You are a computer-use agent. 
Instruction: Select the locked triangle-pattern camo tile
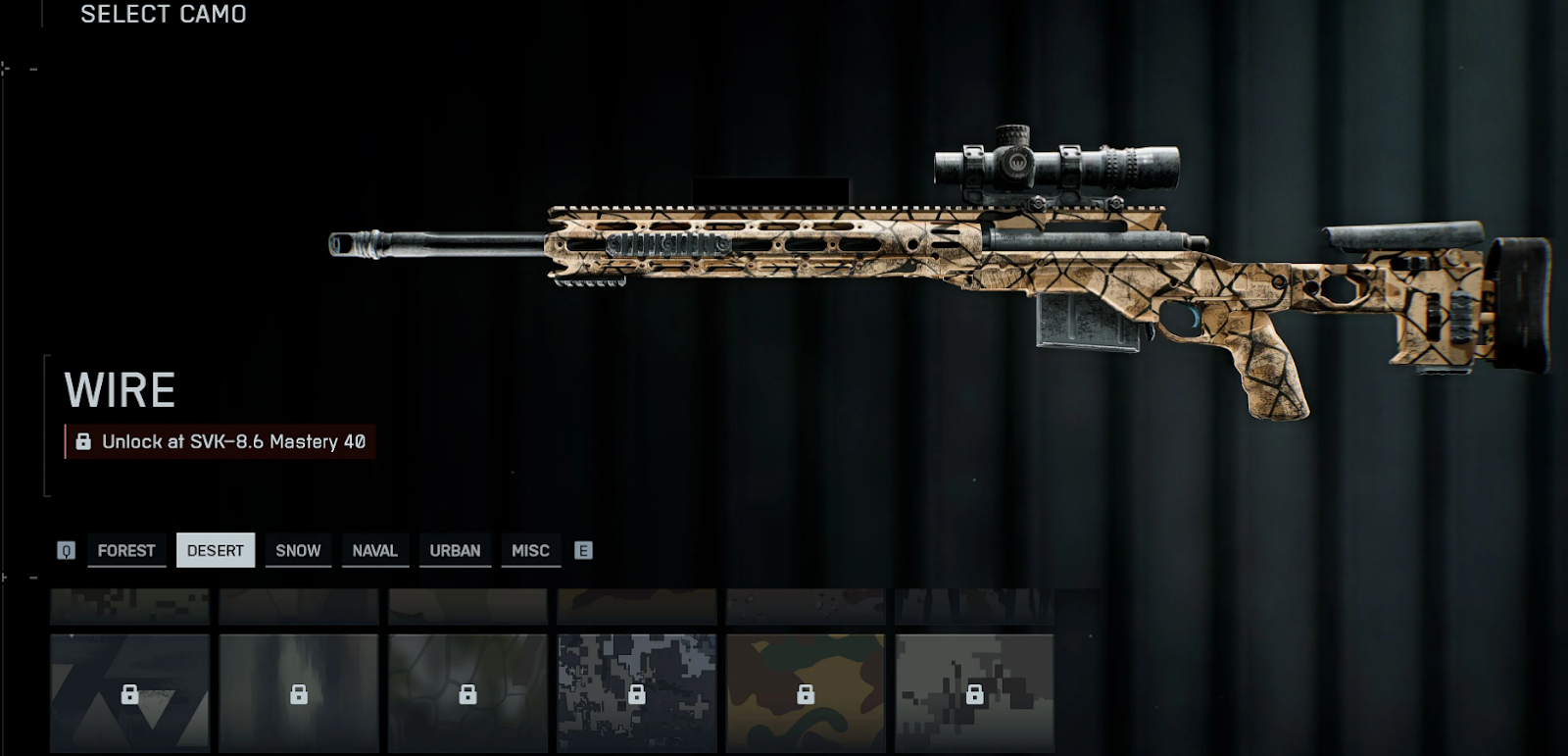click(129, 693)
